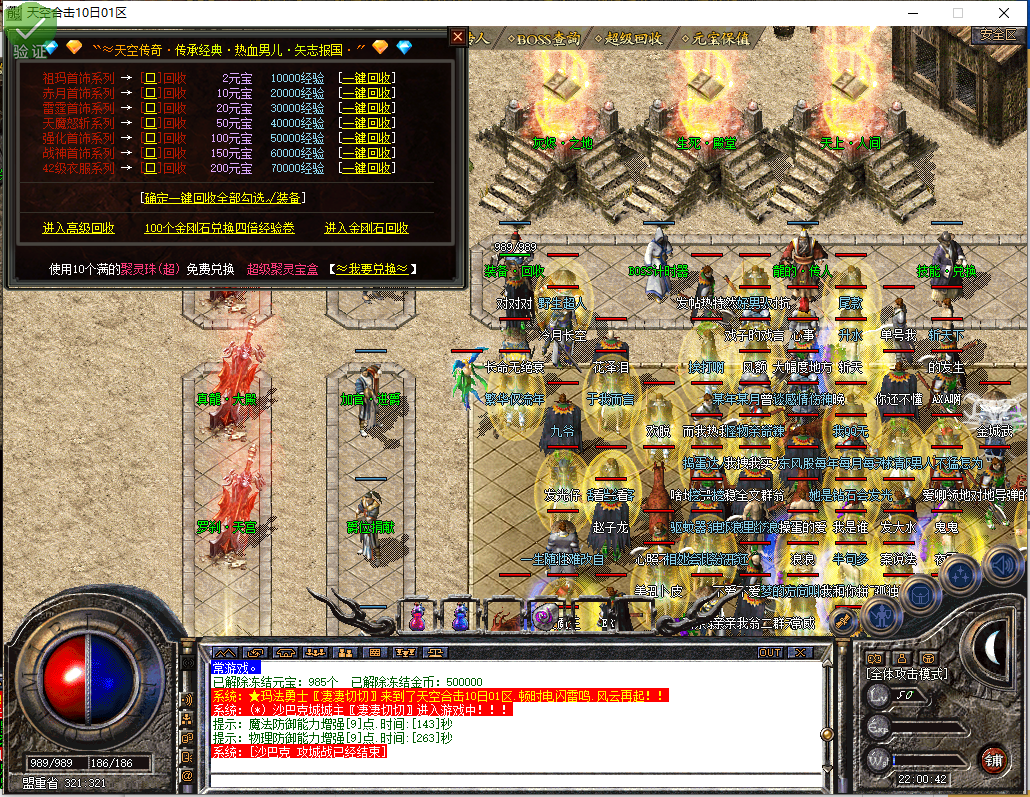Tick the 祖玛首饰系列 recycle checkbox

click(151, 78)
